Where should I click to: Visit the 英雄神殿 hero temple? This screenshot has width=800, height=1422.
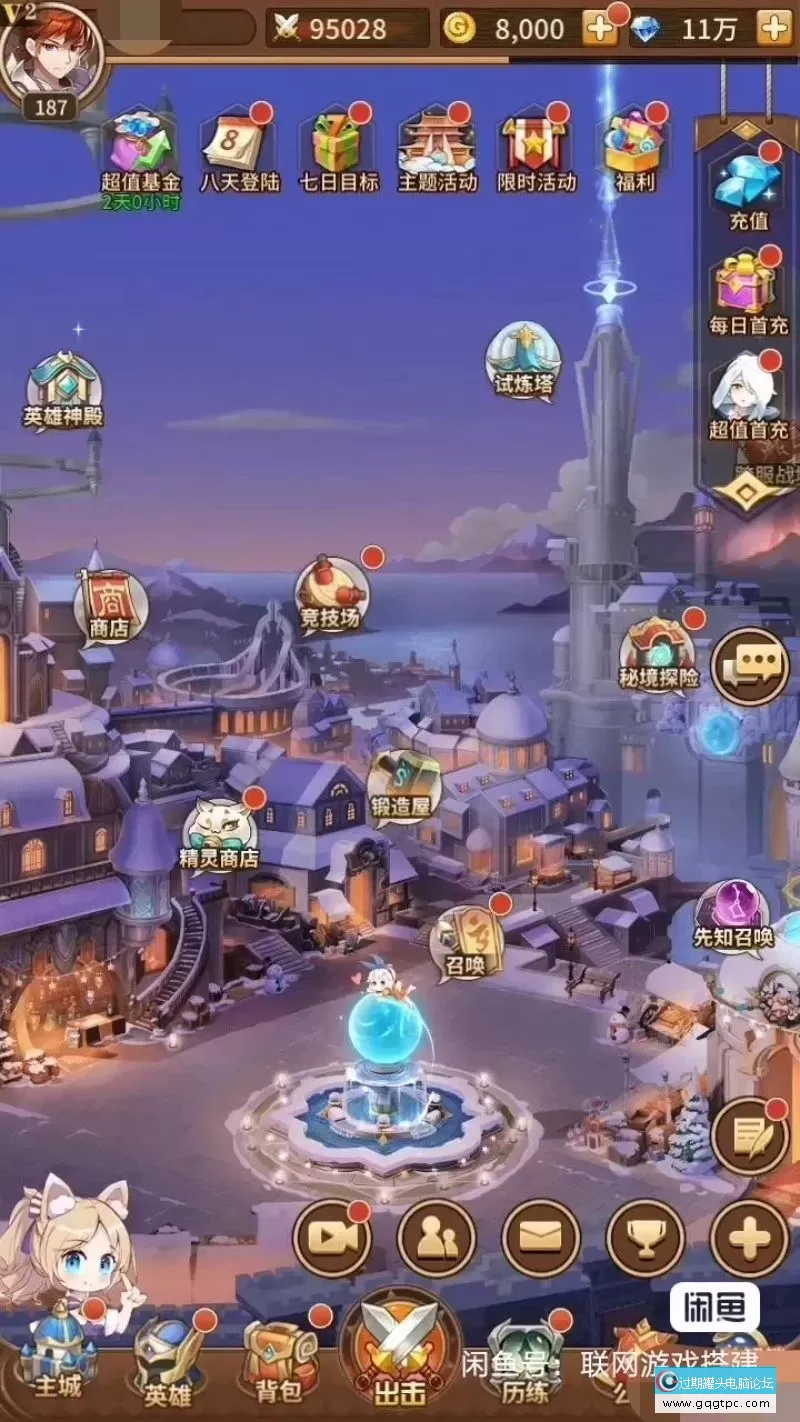click(x=65, y=389)
